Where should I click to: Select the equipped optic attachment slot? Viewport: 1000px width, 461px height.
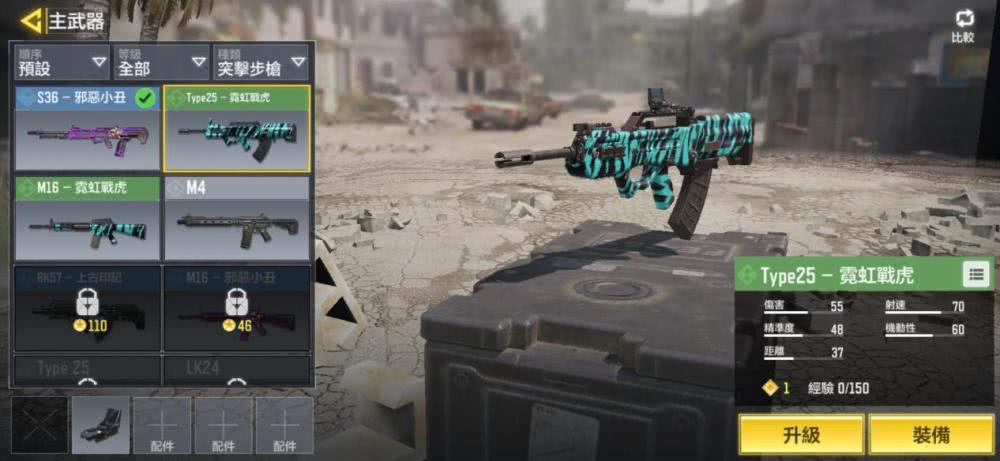click(100, 425)
